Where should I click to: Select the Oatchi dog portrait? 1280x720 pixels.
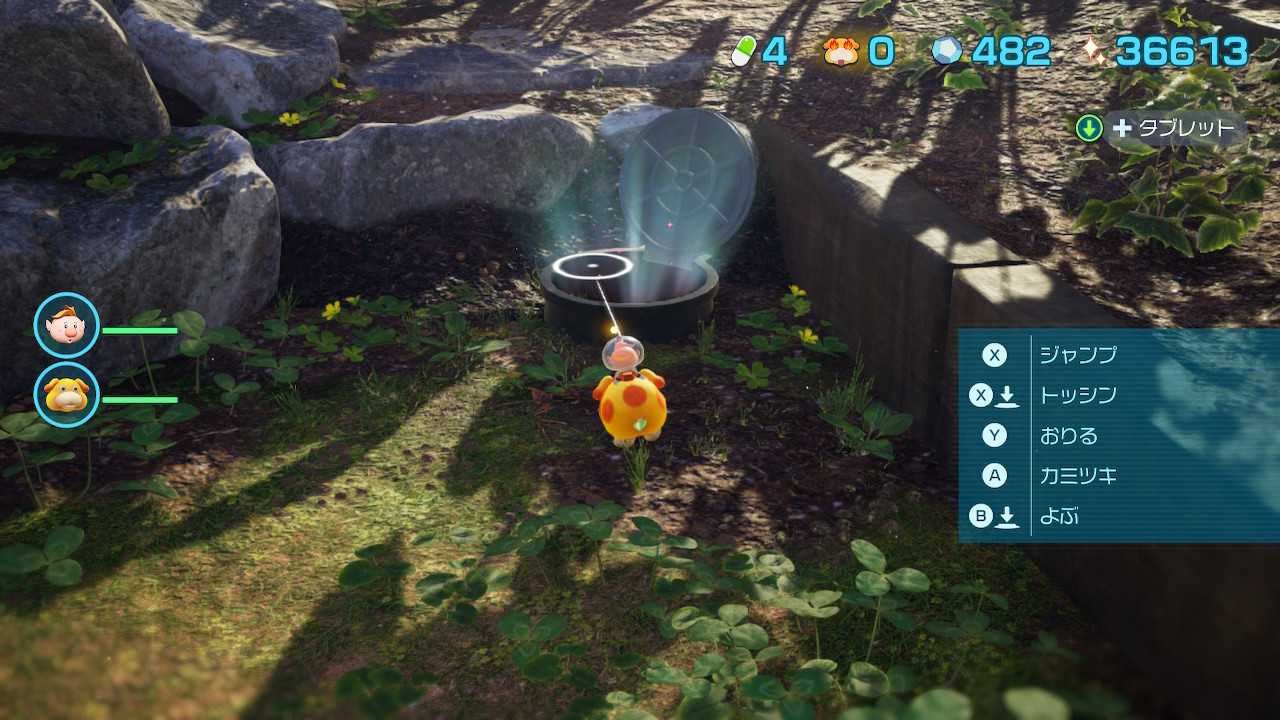[x=67, y=394]
